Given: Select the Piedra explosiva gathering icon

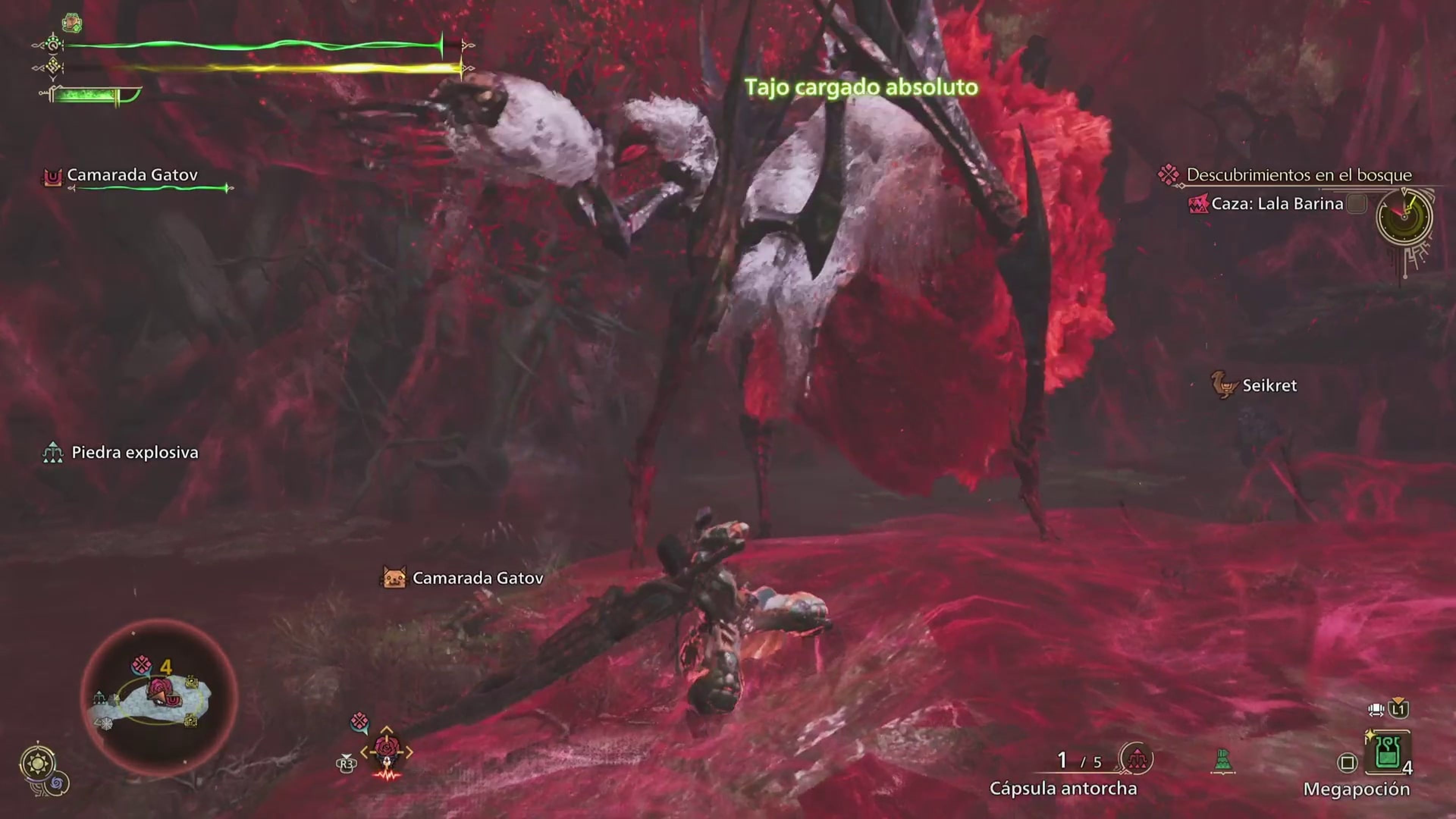Looking at the screenshot, I should (x=54, y=452).
